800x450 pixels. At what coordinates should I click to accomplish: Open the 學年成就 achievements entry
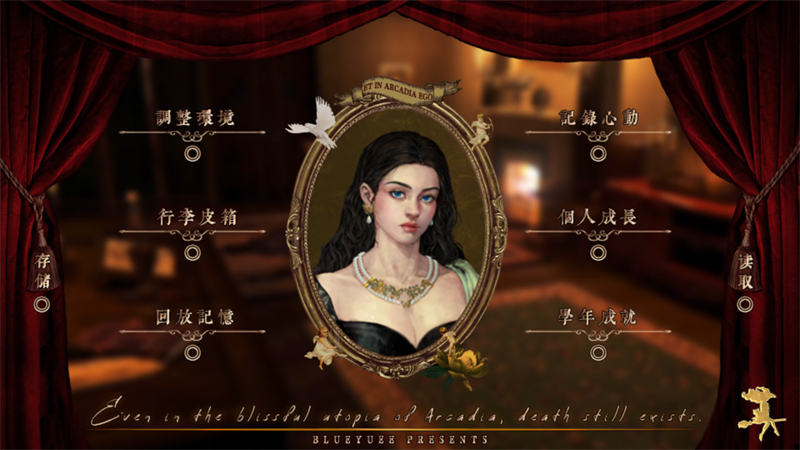tap(598, 318)
